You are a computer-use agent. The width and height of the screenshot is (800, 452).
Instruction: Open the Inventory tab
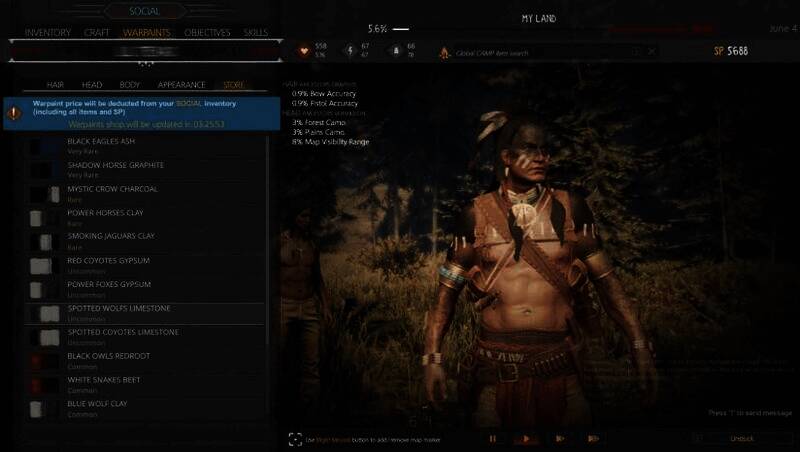(47, 33)
